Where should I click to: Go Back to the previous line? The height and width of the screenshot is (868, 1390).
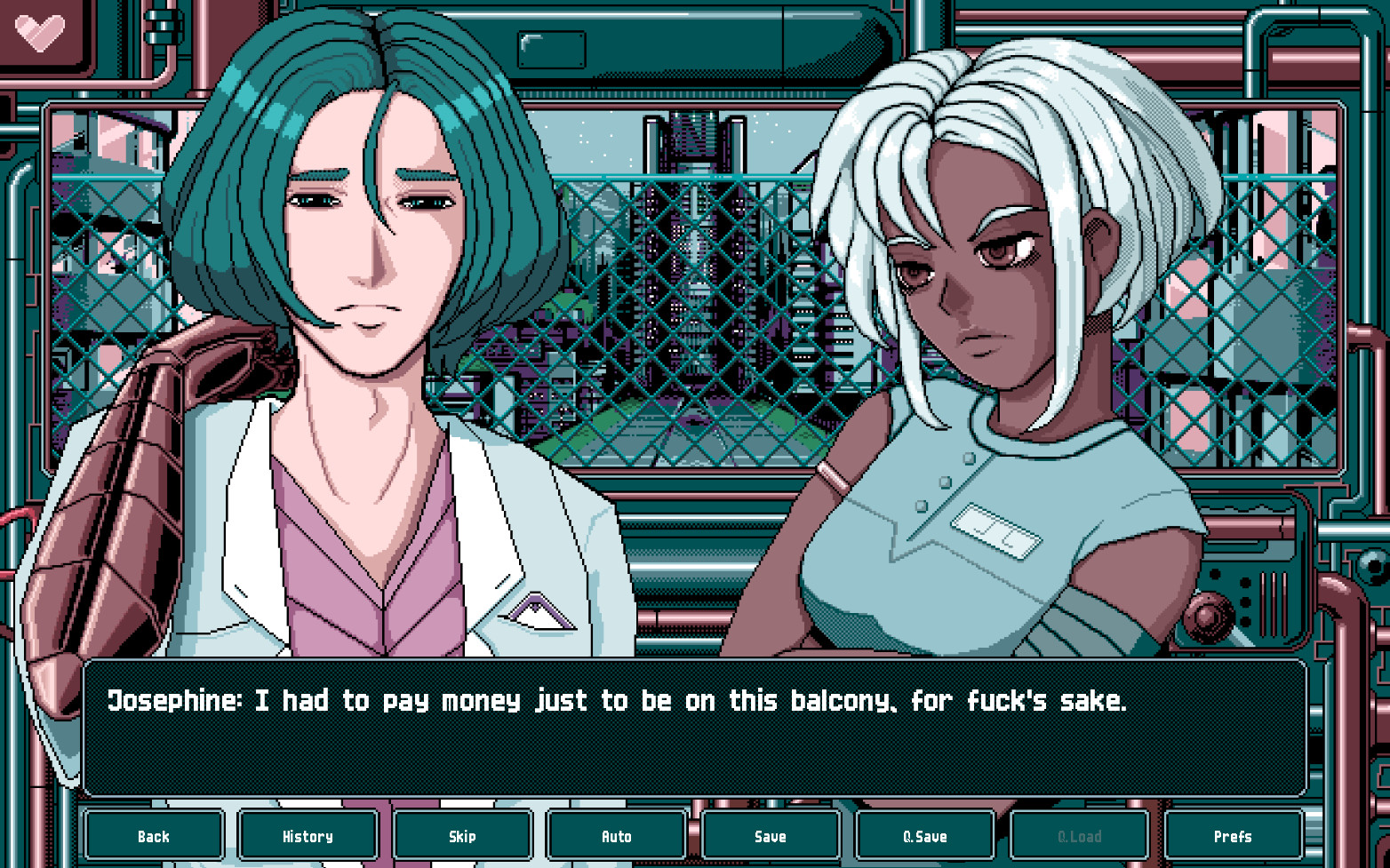154,836
